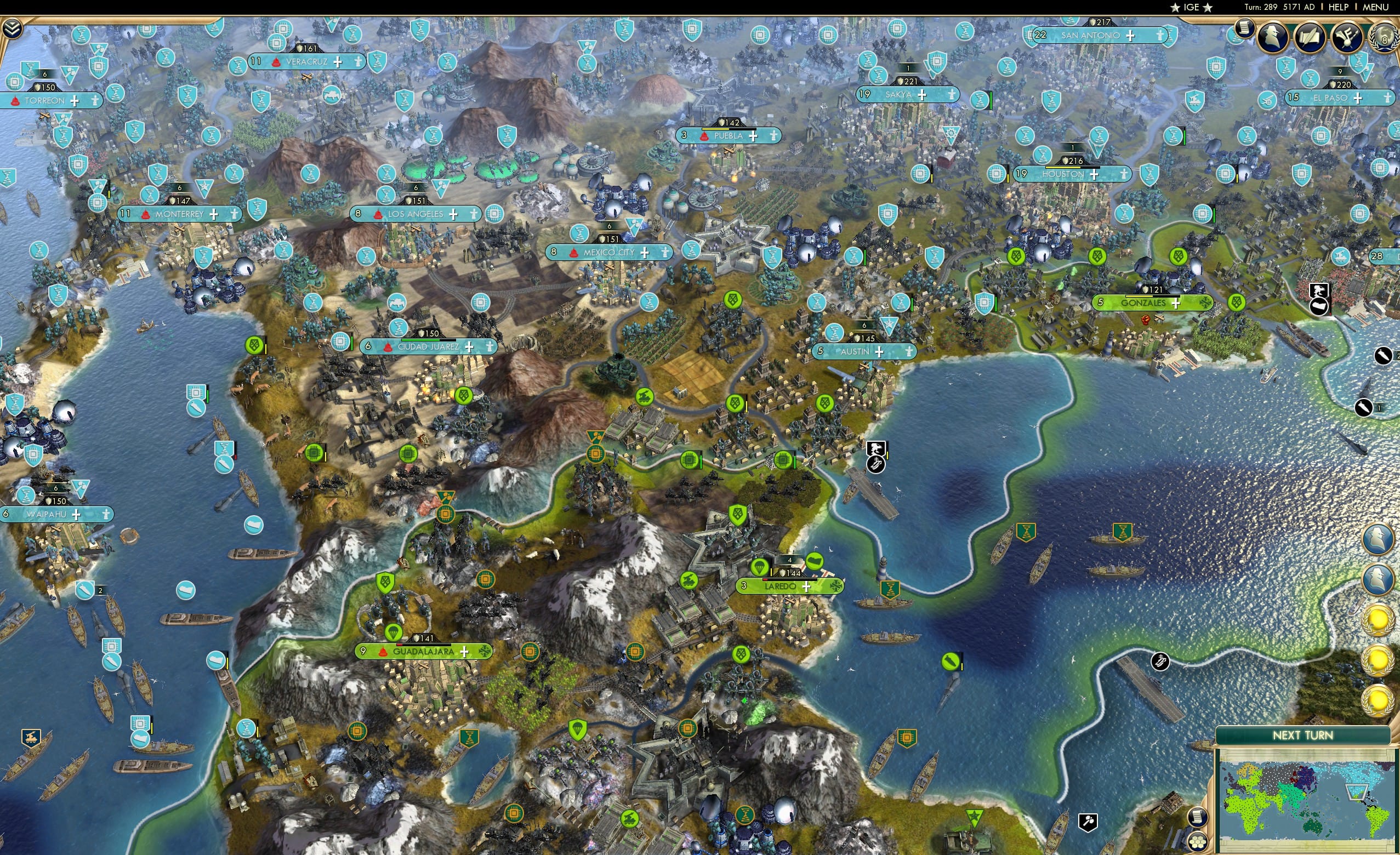Open the Espionage Overview spy icon

[x=1272, y=37]
